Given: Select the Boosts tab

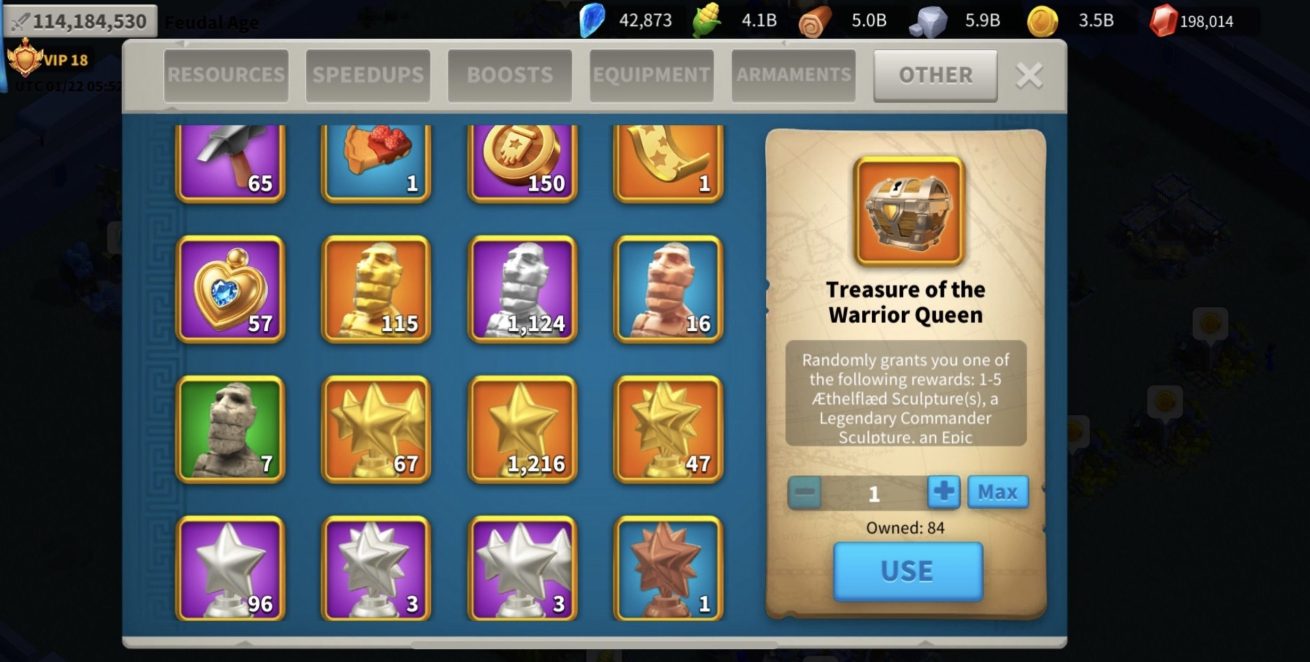Looking at the screenshot, I should coord(510,75).
